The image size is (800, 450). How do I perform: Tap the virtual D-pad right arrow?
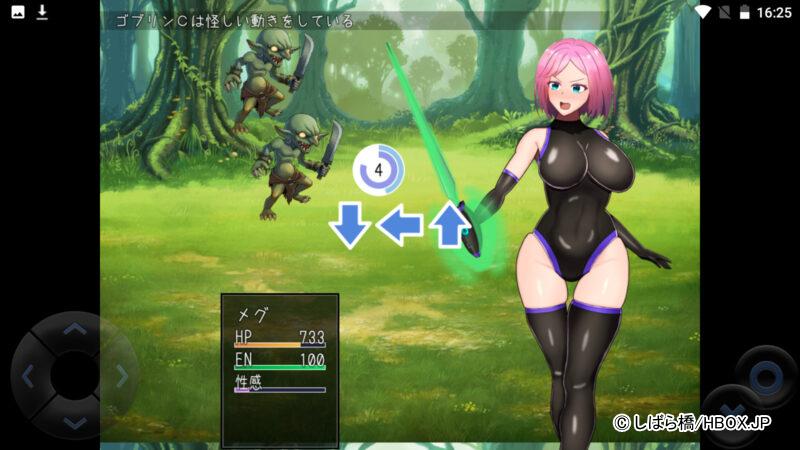pos(122,376)
